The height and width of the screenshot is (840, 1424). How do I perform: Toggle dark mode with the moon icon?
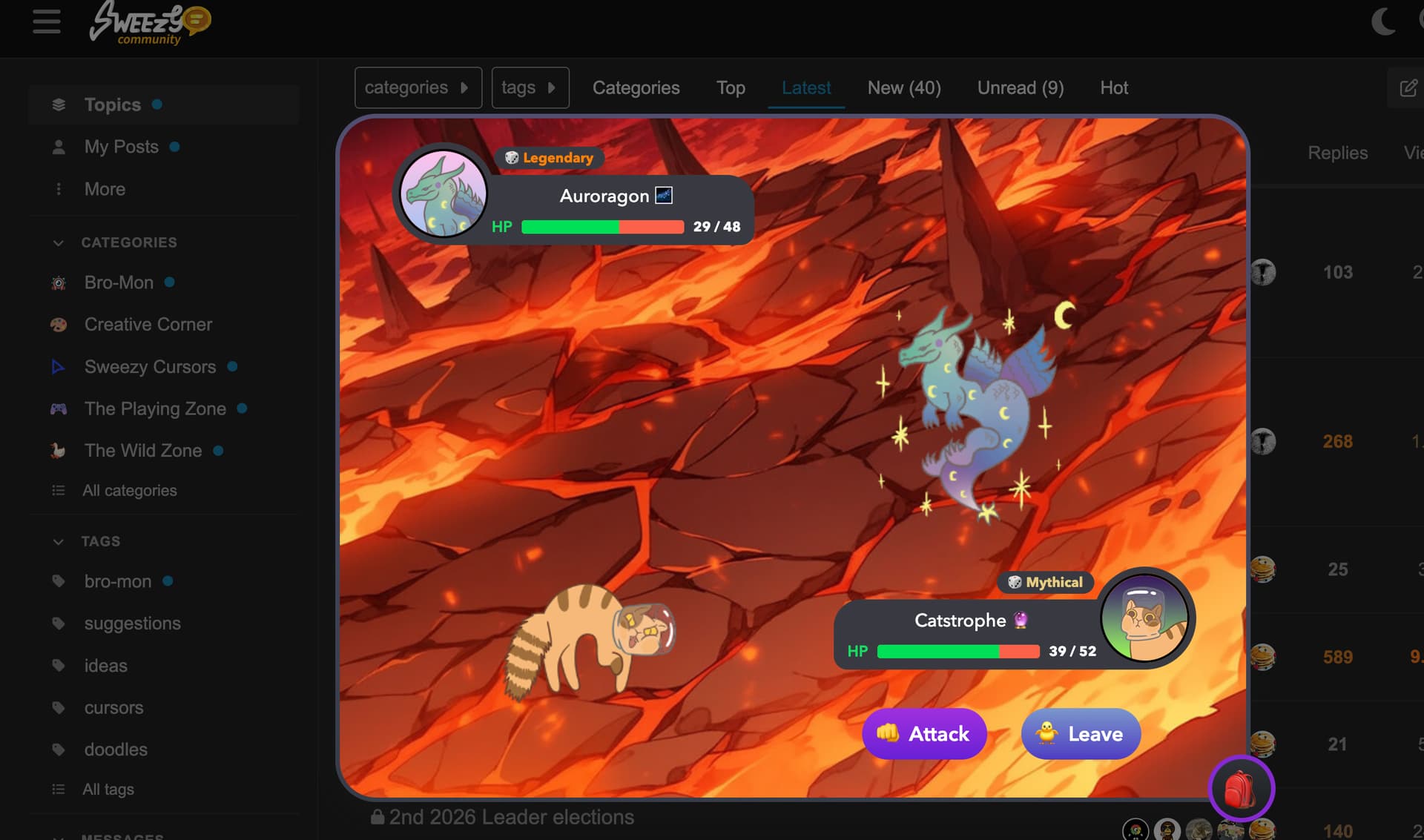pyautogui.click(x=1383, y=22)
